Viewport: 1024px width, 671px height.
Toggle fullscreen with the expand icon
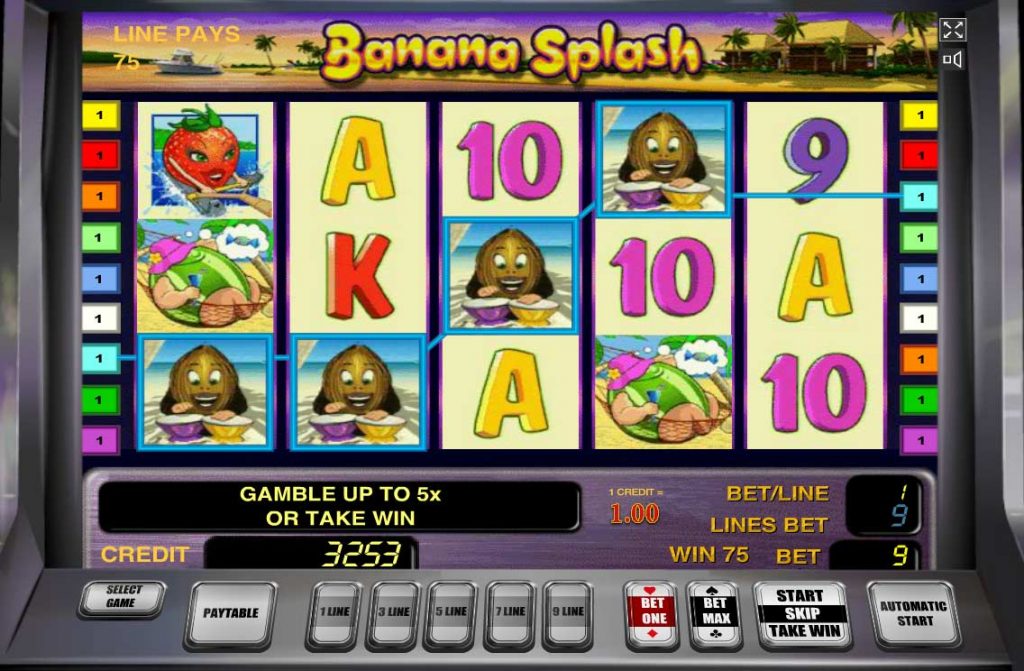953,29
